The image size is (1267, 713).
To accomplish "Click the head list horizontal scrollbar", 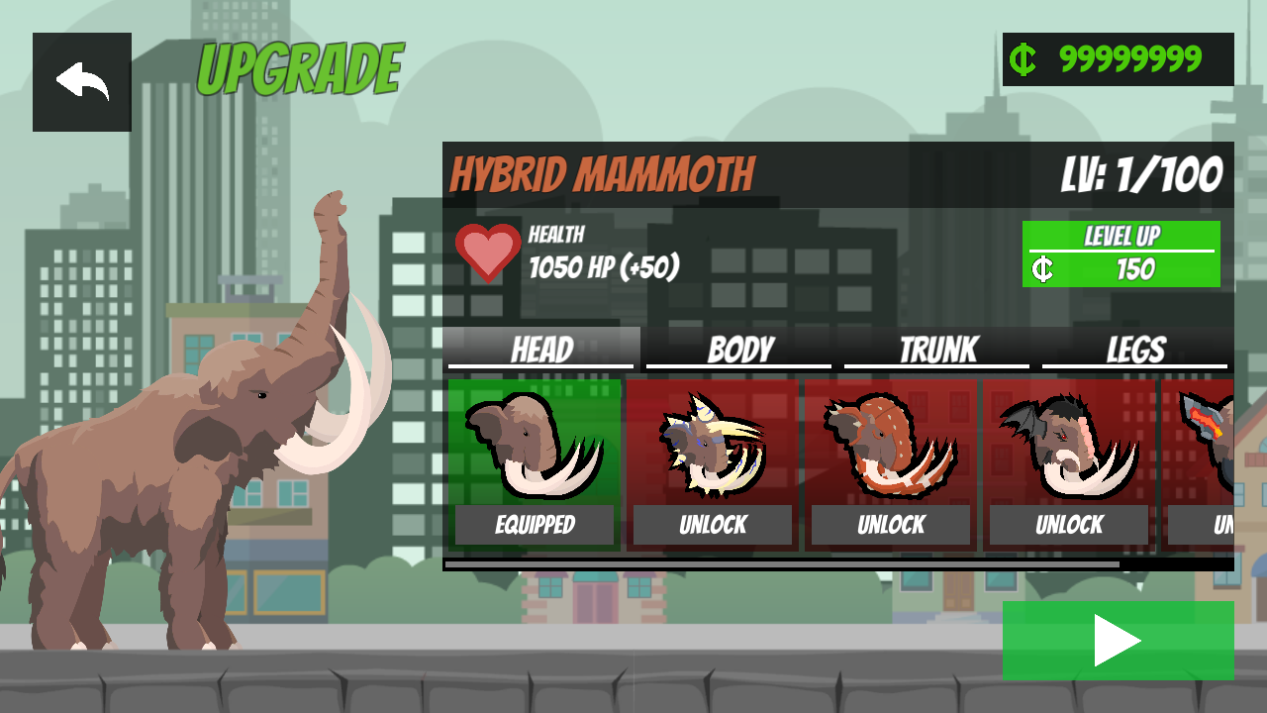I will pos(782,564).
